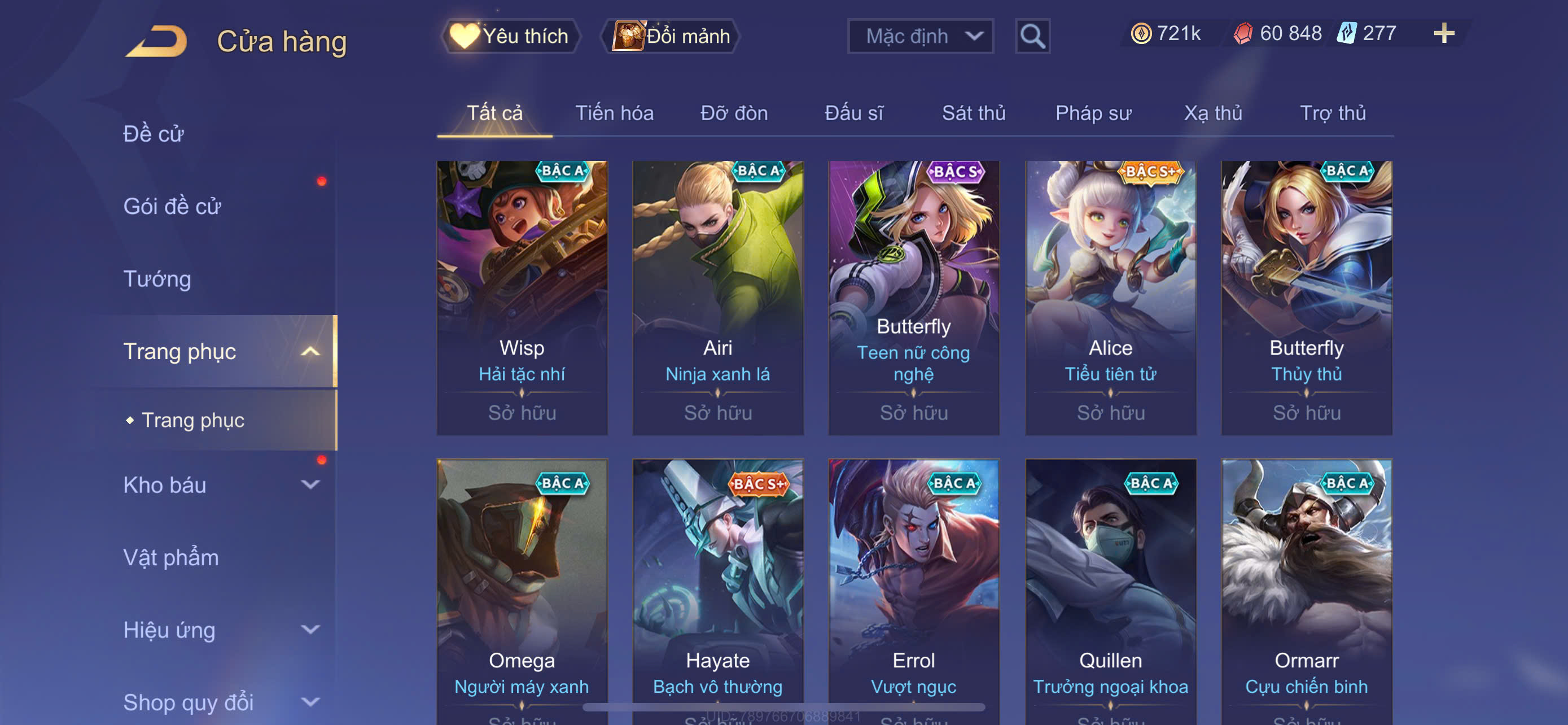1568x725 pixels.
Task: Open the Vật phẩm items section
Action: [170, 558]
